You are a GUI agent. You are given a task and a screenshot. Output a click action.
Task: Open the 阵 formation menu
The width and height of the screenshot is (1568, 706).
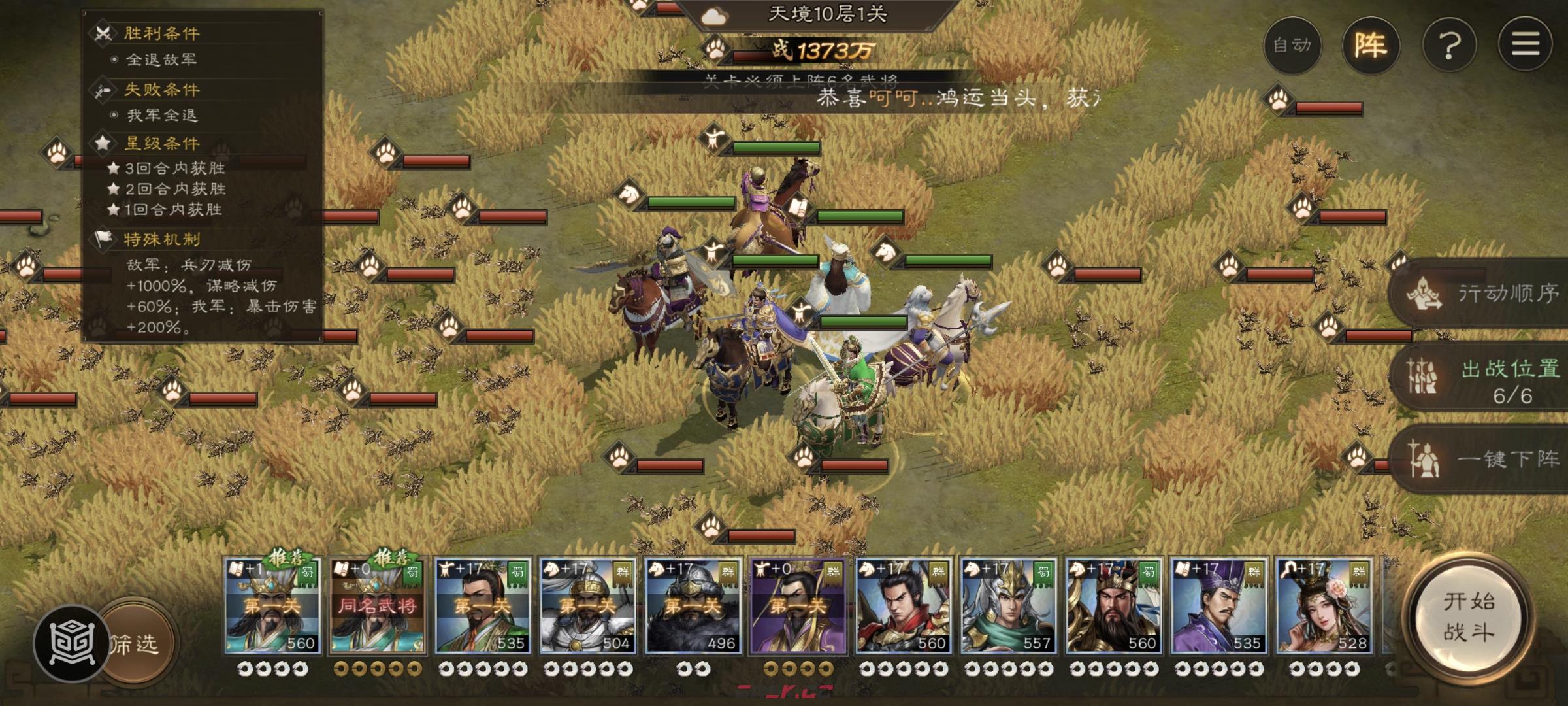(1370, 45)
